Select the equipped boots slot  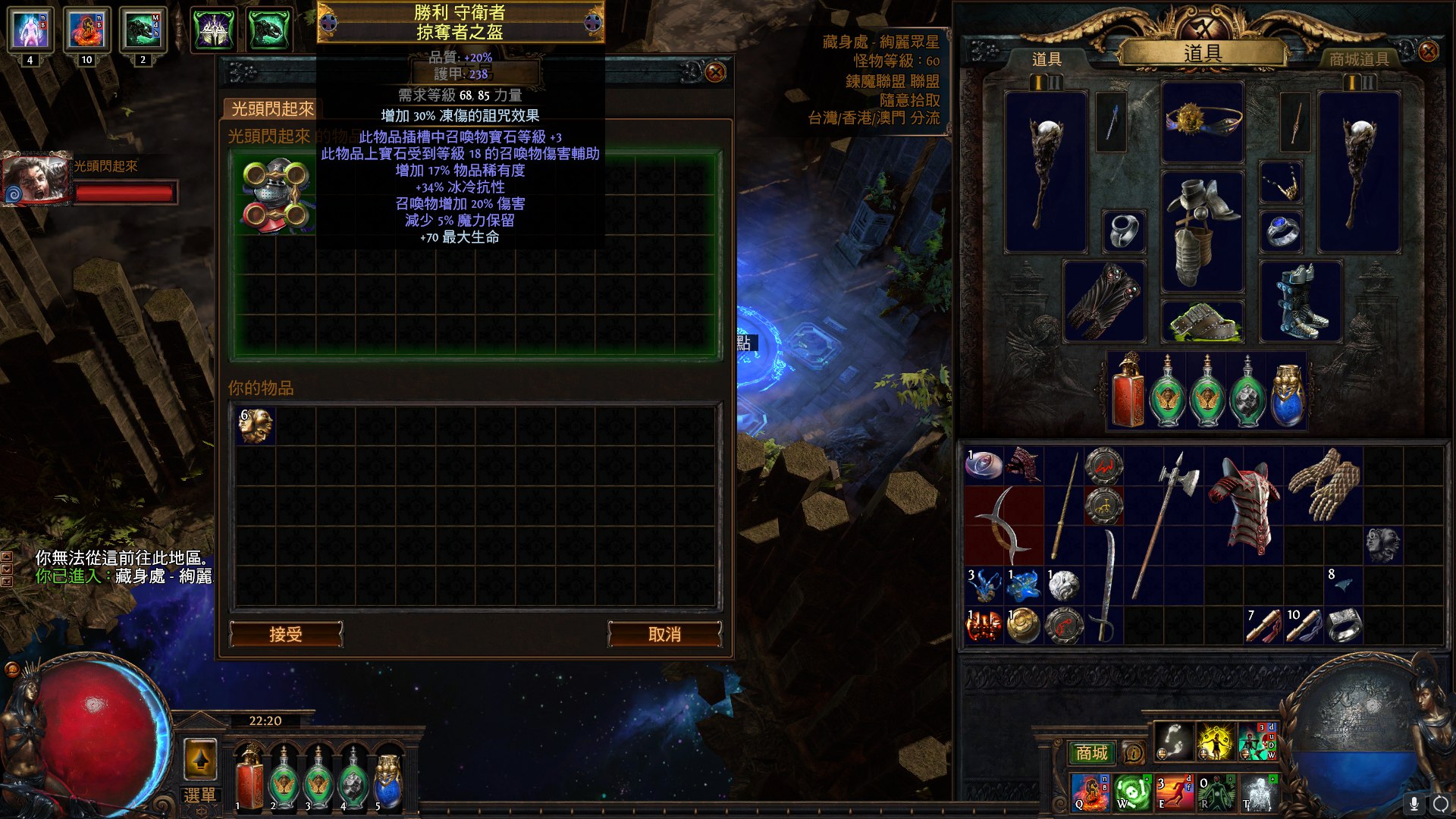pos(1301,301)
